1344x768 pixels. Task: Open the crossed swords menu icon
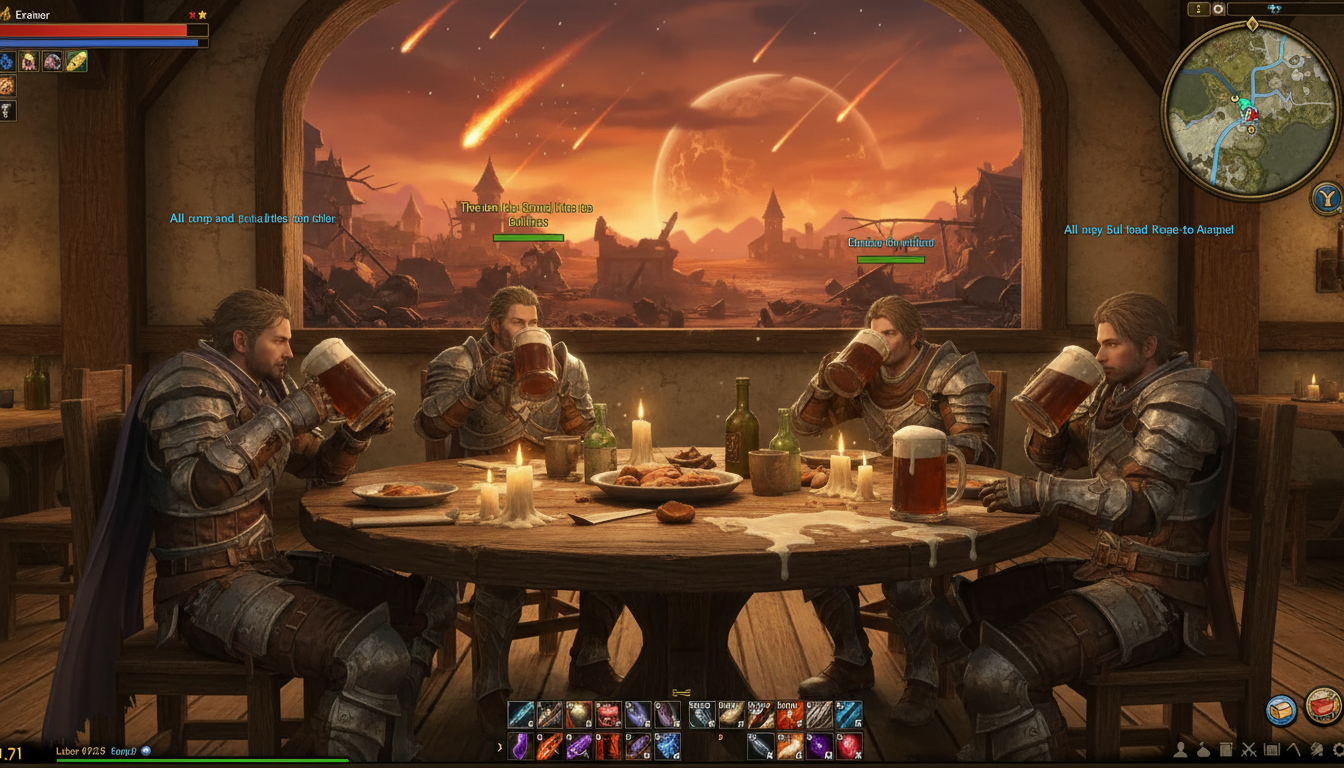click(x=1249, y=749)
